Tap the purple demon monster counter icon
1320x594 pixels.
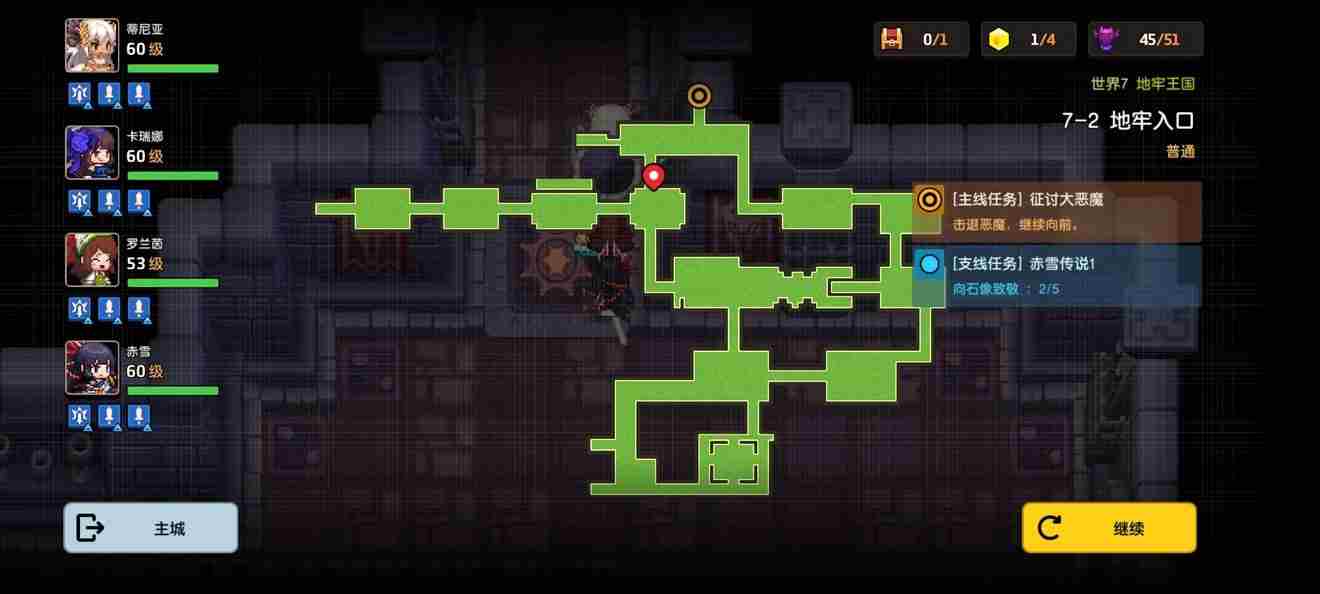1107,39
